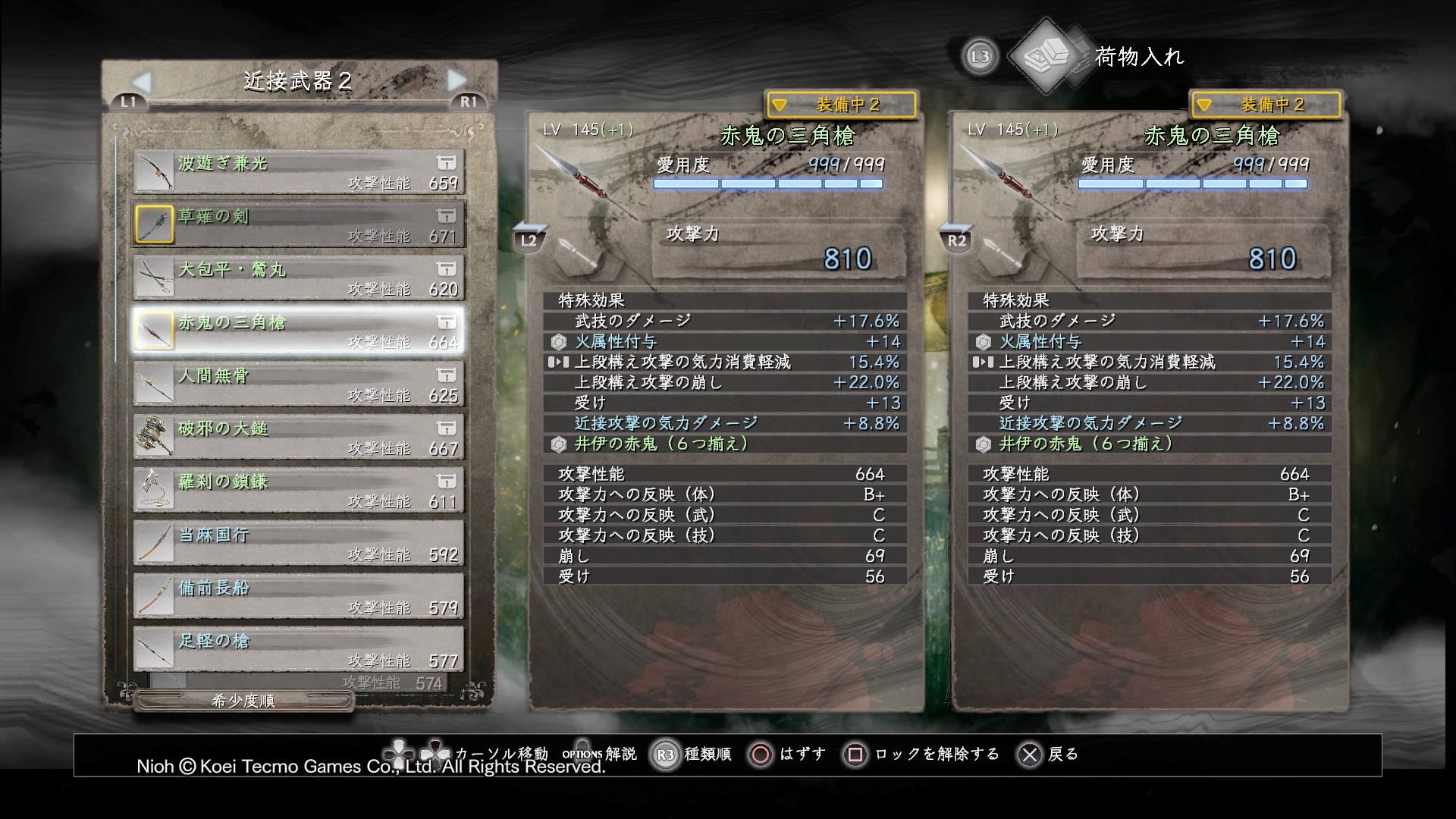
Task: Open the 荷物入れ storage icon
Action: 1047,56
